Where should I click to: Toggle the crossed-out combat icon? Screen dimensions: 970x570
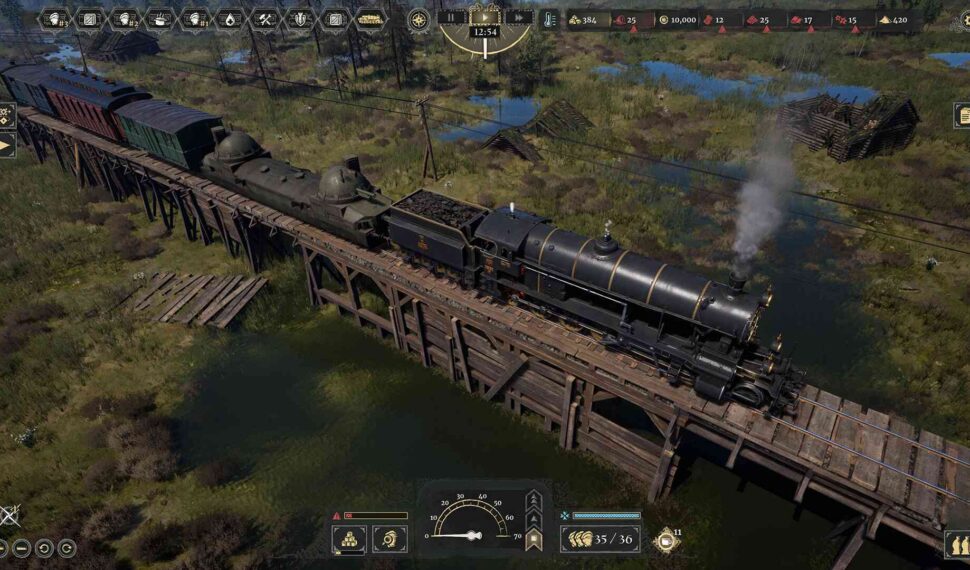pyautogui.click(x=8, y=516)
